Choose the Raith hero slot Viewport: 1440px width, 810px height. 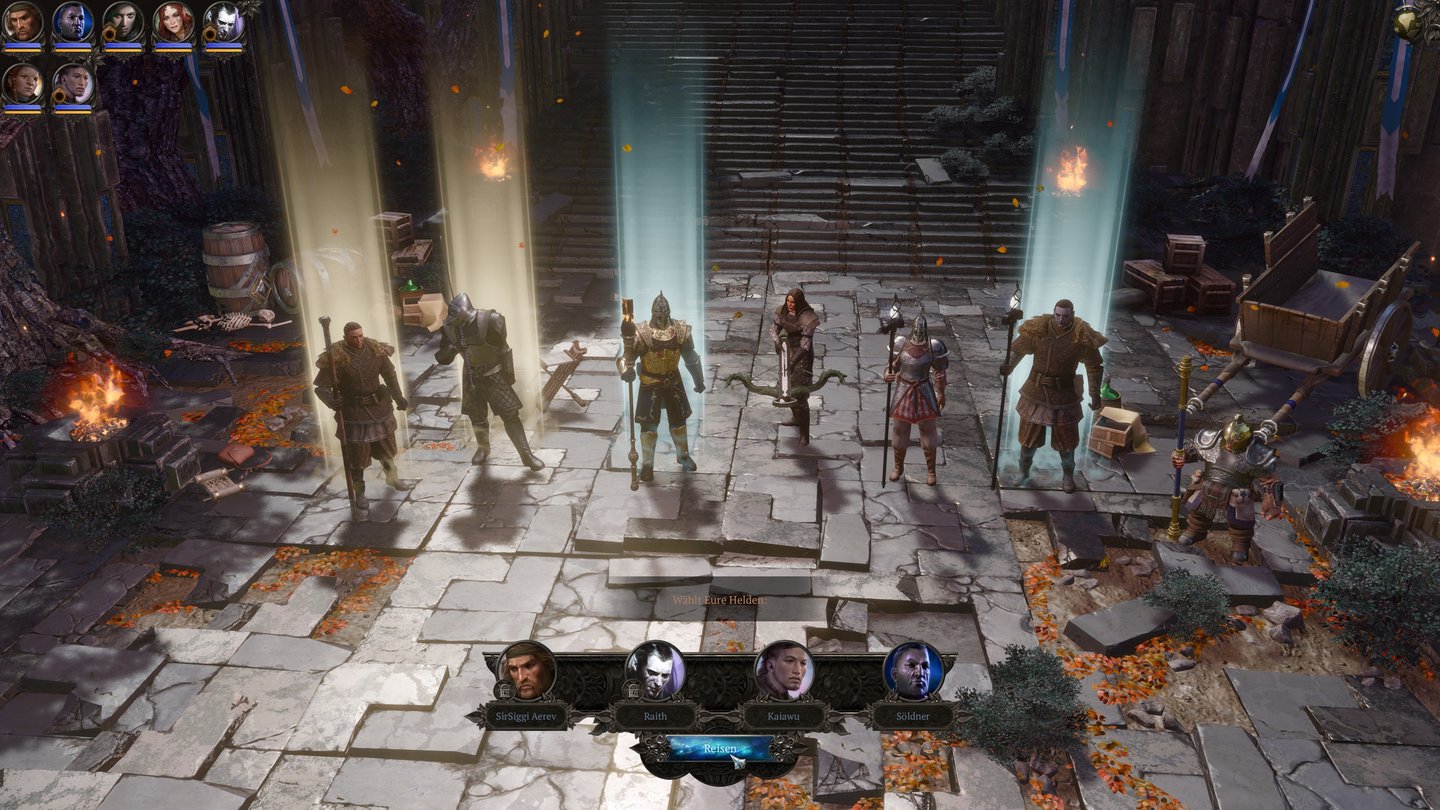tap(655, 671)
